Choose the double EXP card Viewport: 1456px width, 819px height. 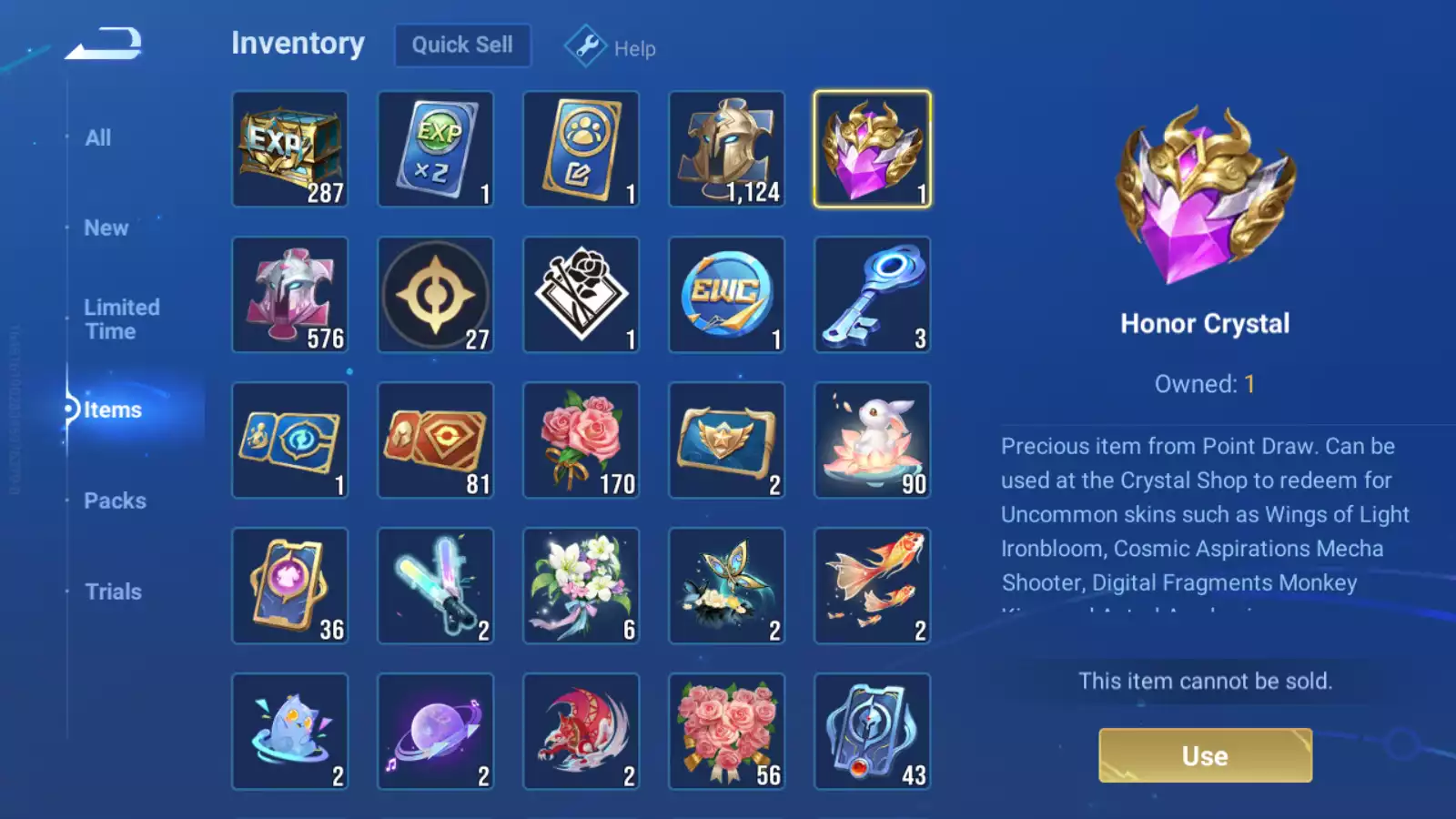436,149
